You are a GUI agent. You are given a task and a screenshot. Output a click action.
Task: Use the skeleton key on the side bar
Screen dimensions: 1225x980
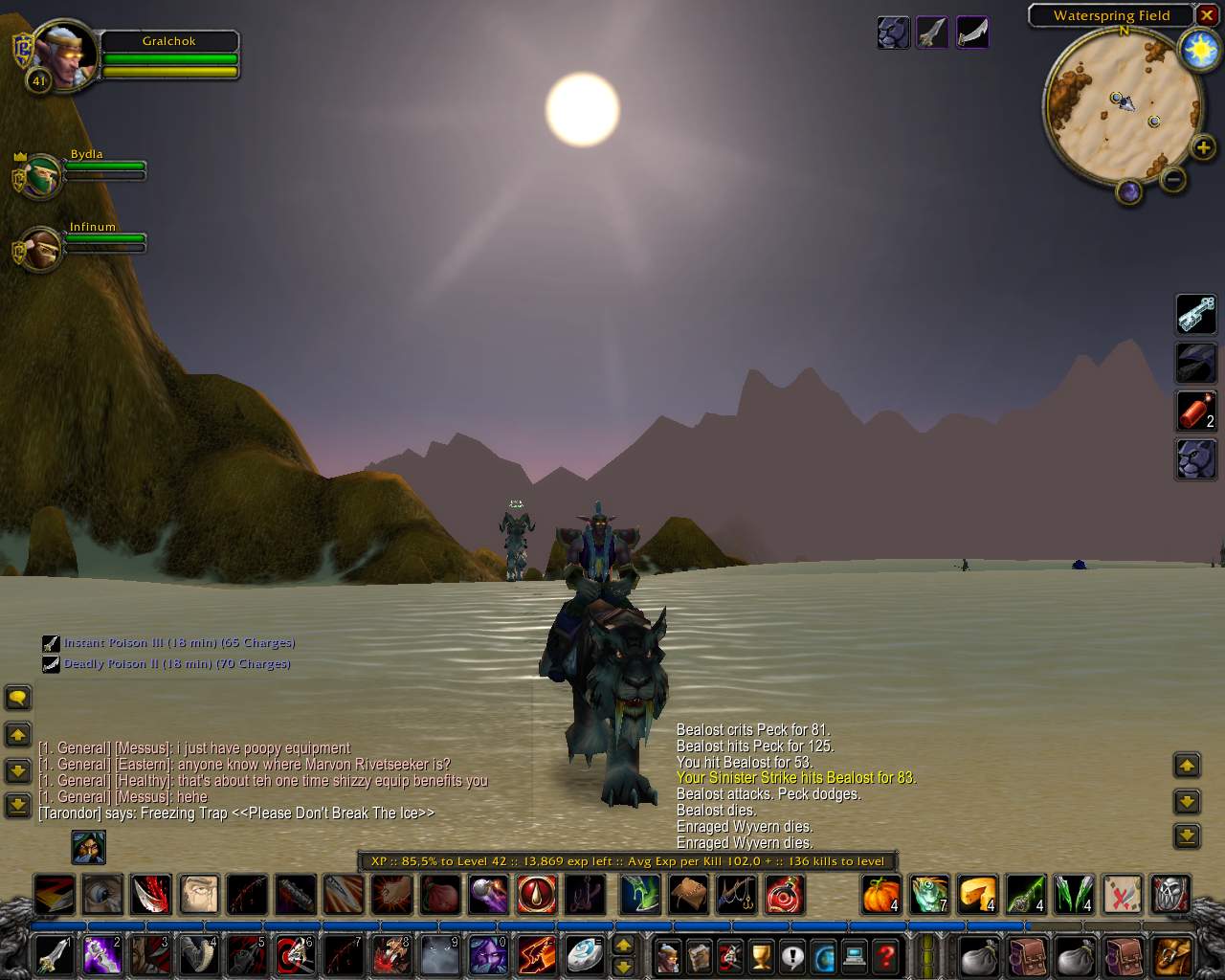click(1195, 314)
